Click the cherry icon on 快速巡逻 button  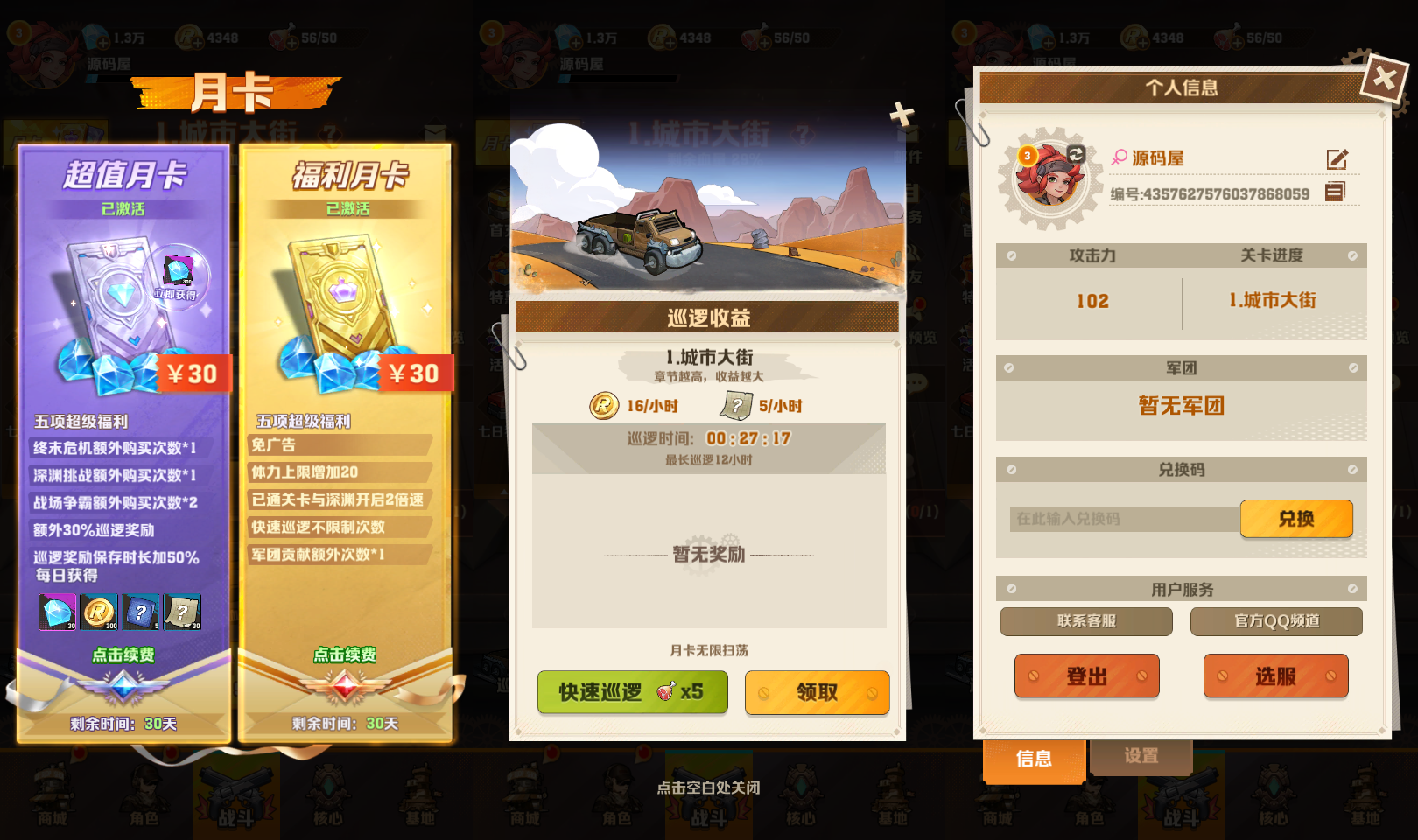pyautogui.click(x=665, y=692)
